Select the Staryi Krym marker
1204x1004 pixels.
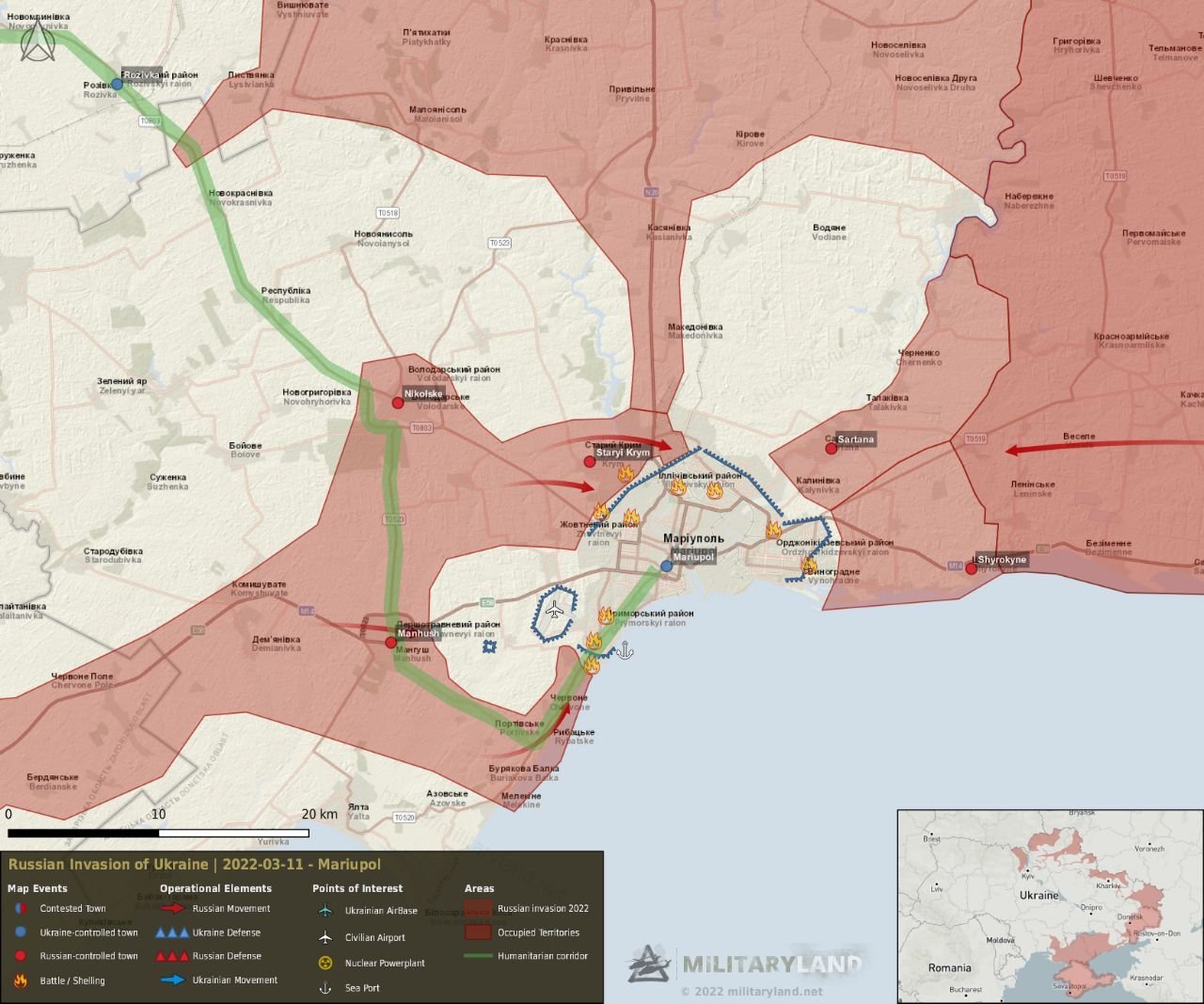point(590,461)
